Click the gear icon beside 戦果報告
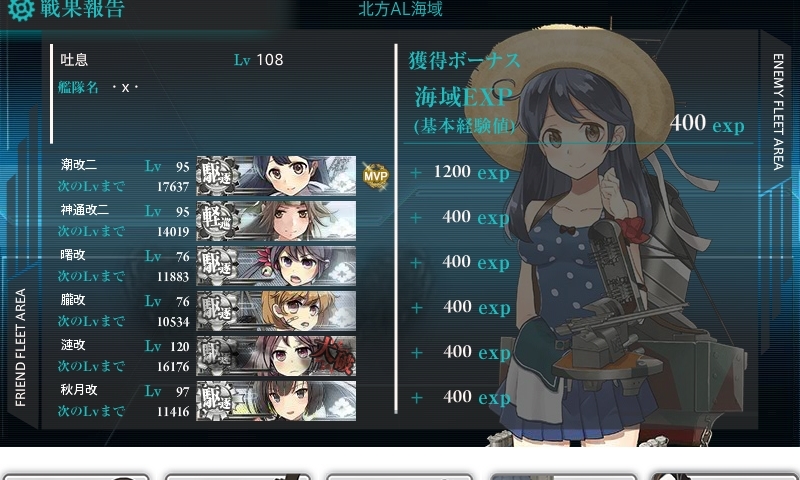The image size is (800, 480). click(x=19, y=12)
